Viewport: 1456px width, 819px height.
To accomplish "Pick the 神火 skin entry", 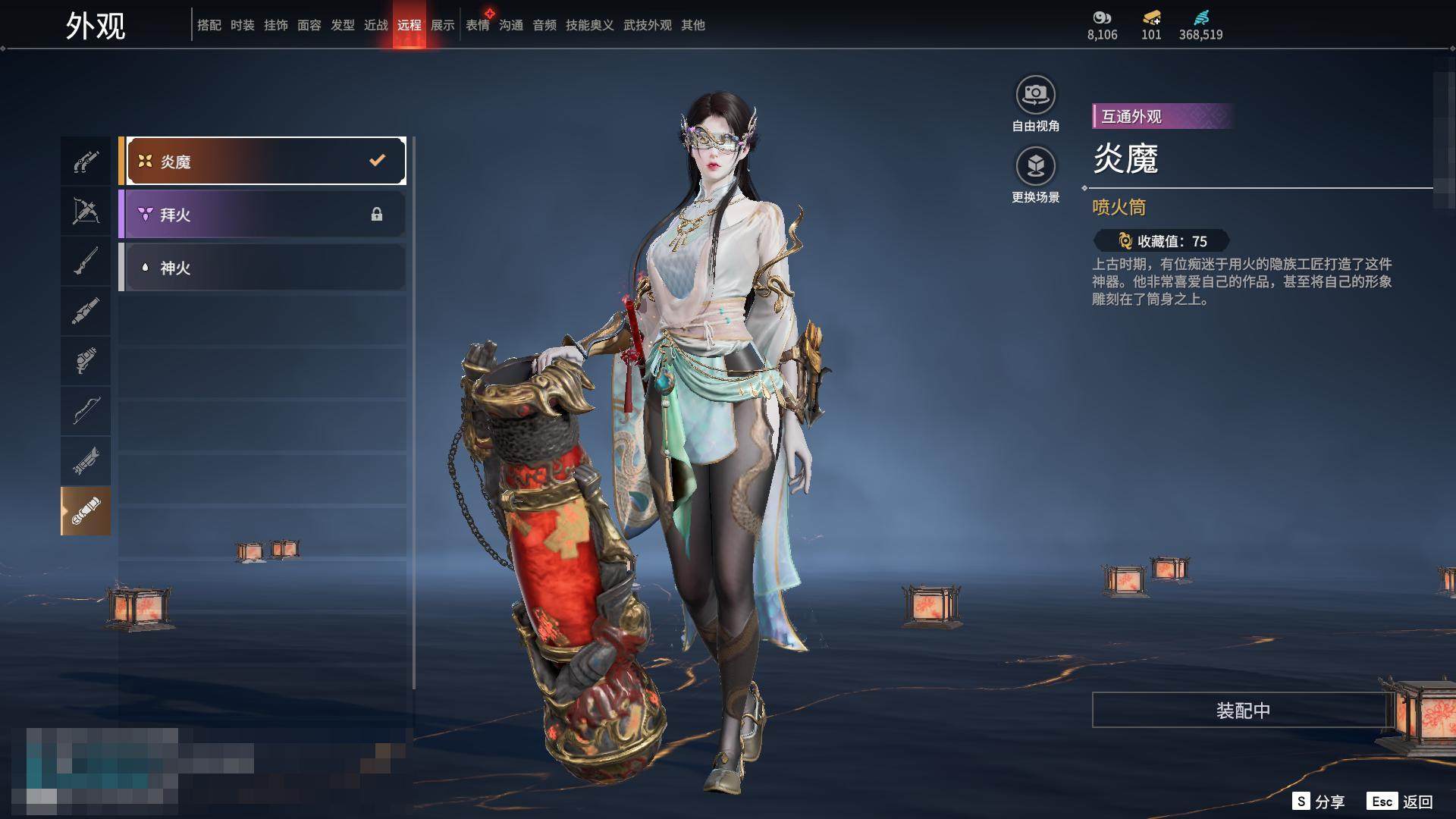I will click(x=262, y=268).
